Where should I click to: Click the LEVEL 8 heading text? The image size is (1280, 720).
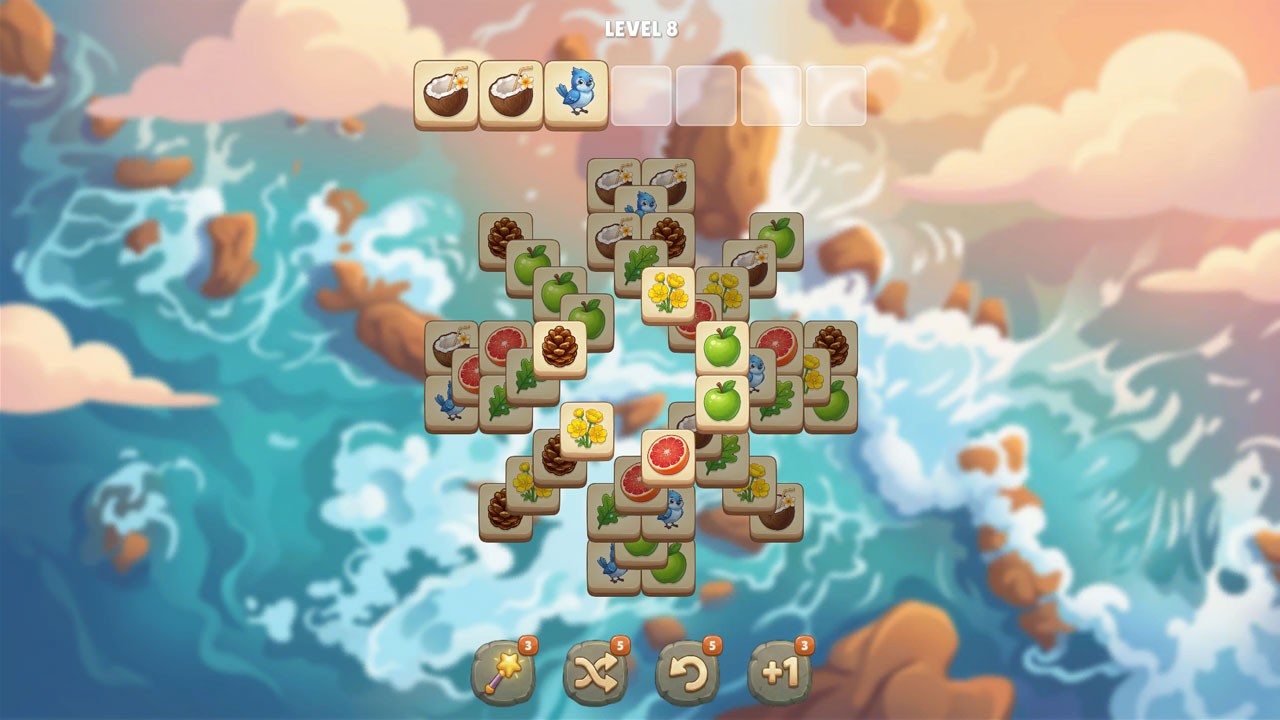tap(640, 28)
